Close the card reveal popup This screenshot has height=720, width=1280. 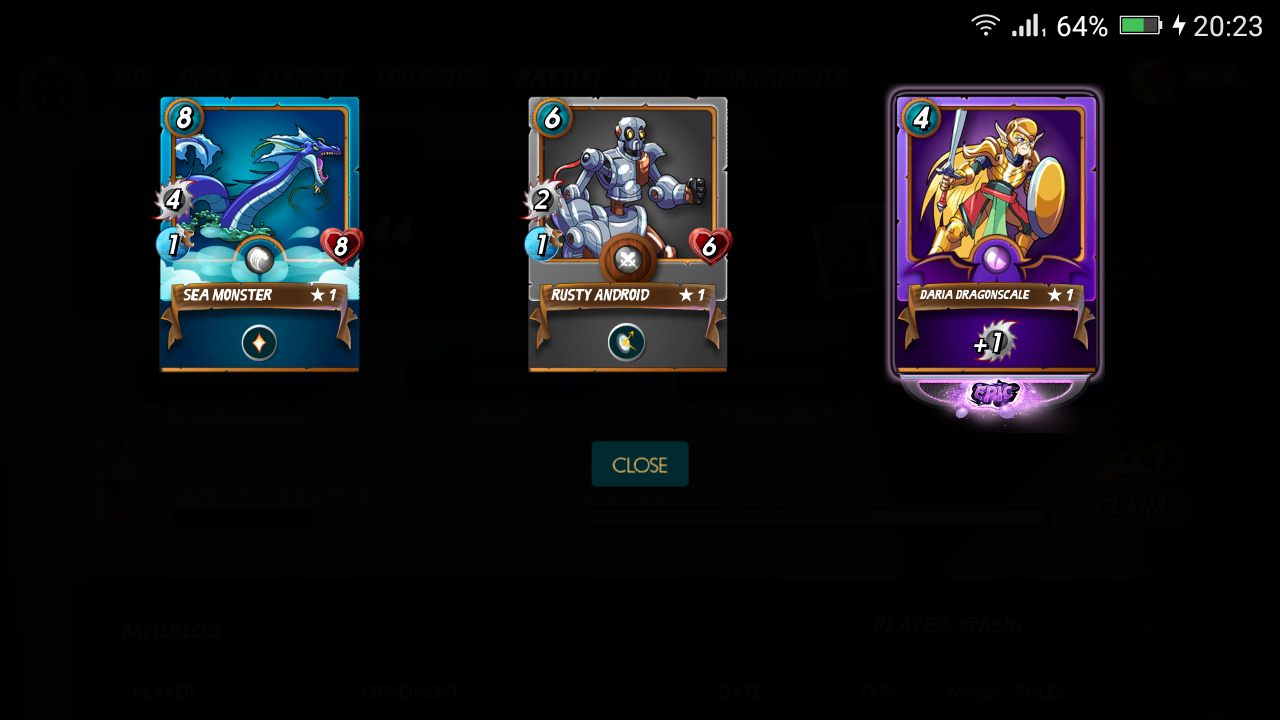pos(640,465)
